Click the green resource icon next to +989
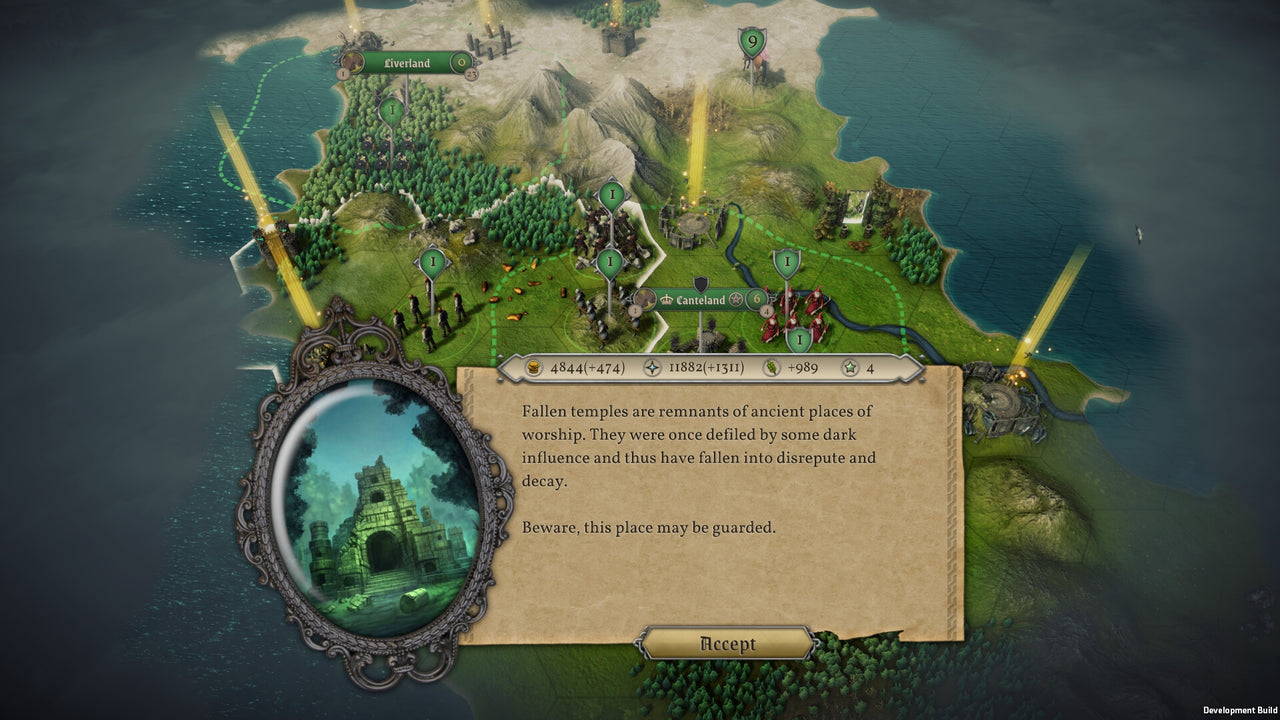 tap(771, 367)
